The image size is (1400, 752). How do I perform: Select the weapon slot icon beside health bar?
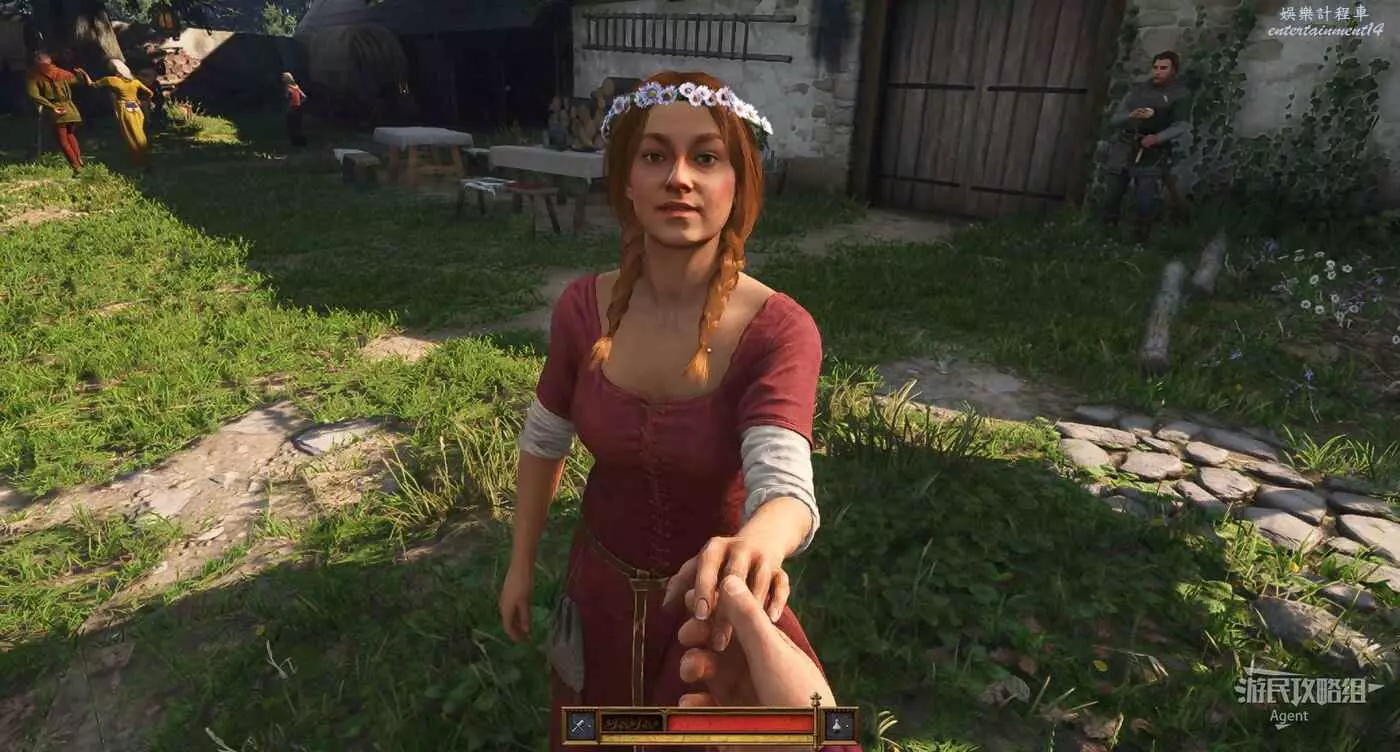point(580,725)
